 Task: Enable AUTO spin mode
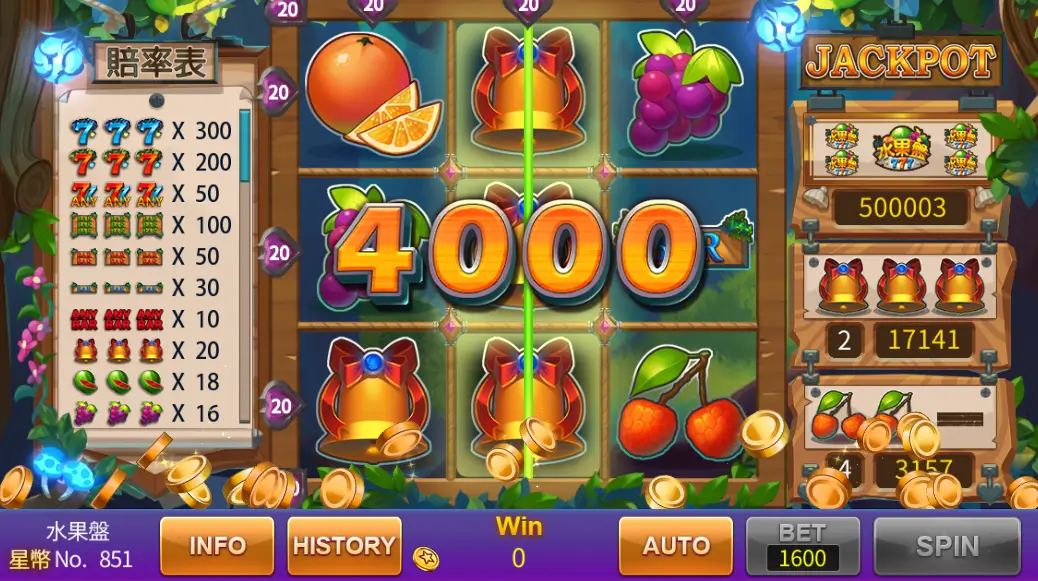tap(675, 545)
